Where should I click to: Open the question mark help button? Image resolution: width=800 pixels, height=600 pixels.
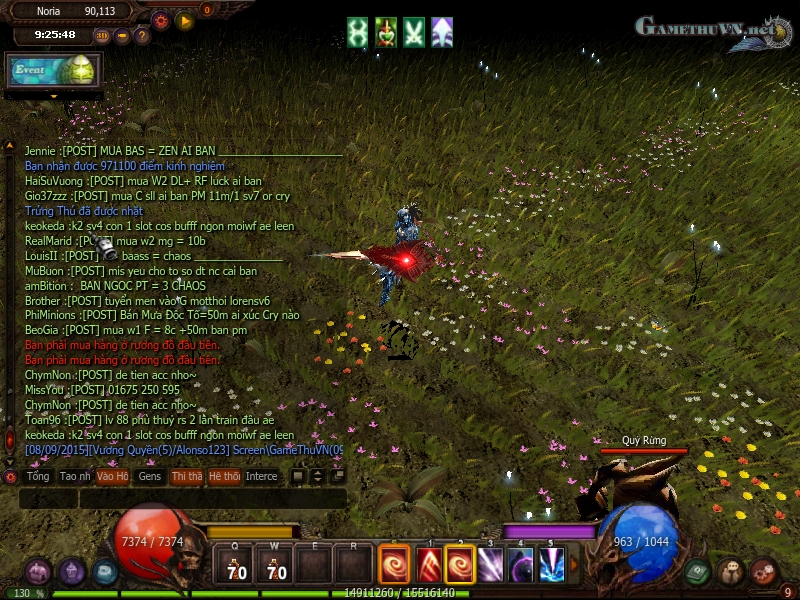[x=142, y=36]
